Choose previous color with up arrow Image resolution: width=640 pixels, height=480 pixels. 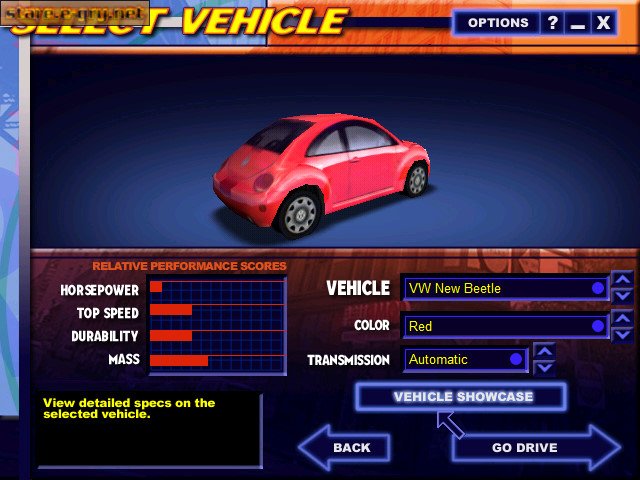point(622,318)
